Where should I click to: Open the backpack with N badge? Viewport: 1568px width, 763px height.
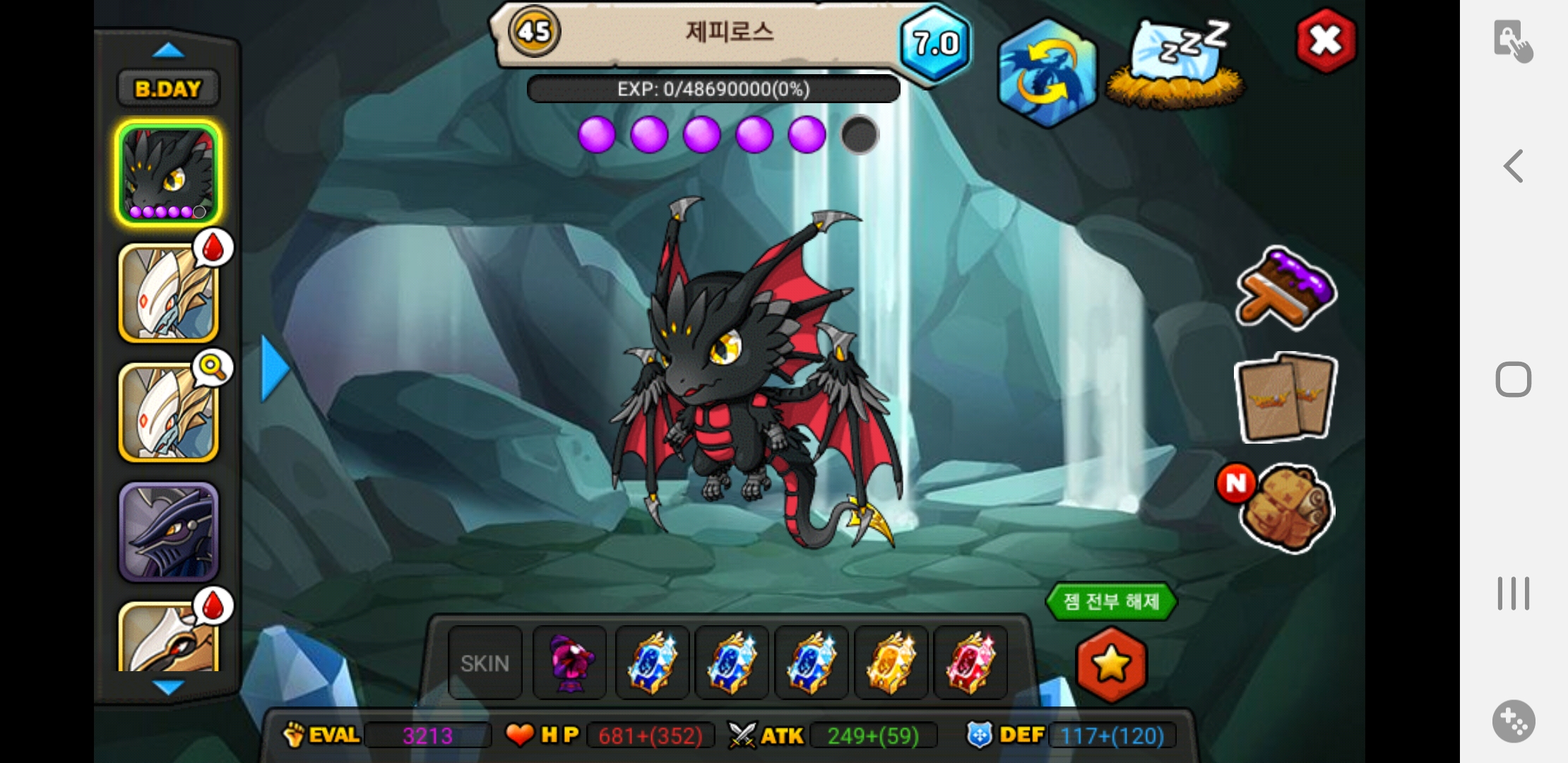click(1285, 509)
